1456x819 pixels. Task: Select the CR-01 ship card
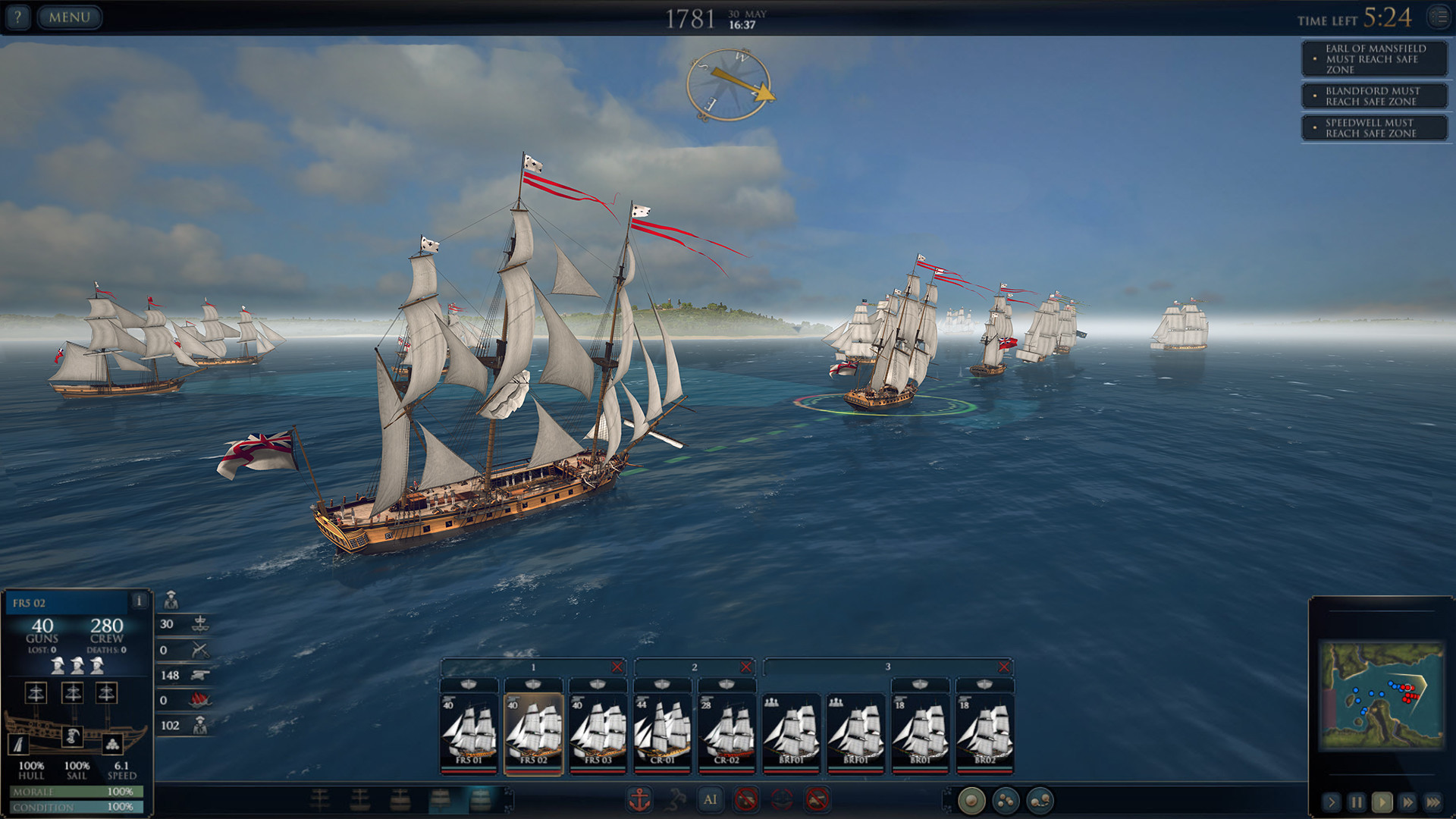click(x=662, y=732)
